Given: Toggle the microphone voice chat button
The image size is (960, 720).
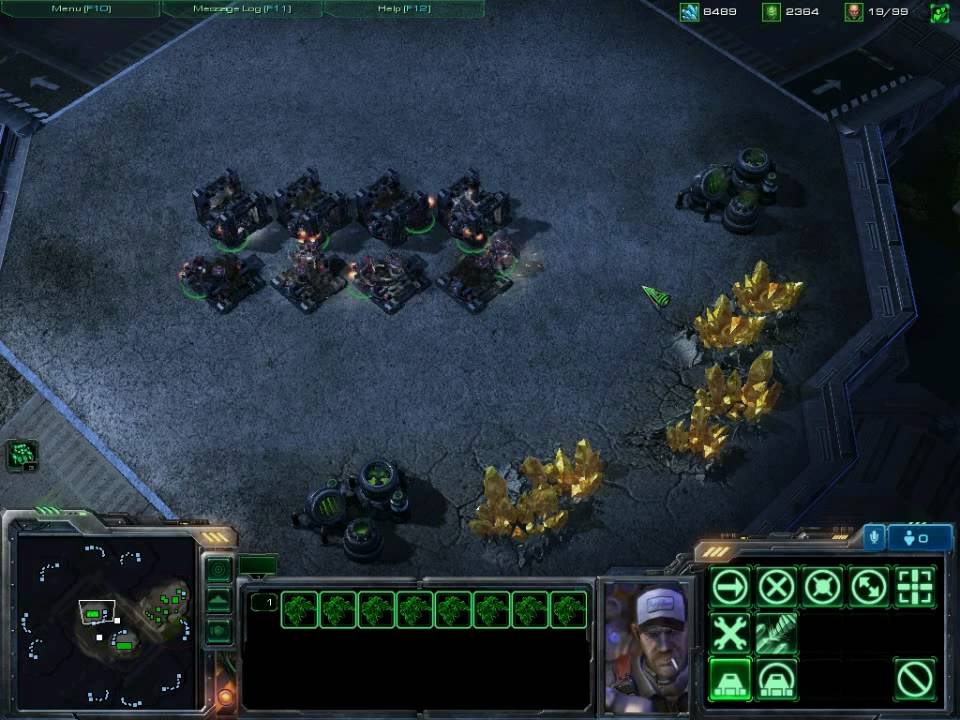Looking at the screenshot, I should [x=874, y=537].
